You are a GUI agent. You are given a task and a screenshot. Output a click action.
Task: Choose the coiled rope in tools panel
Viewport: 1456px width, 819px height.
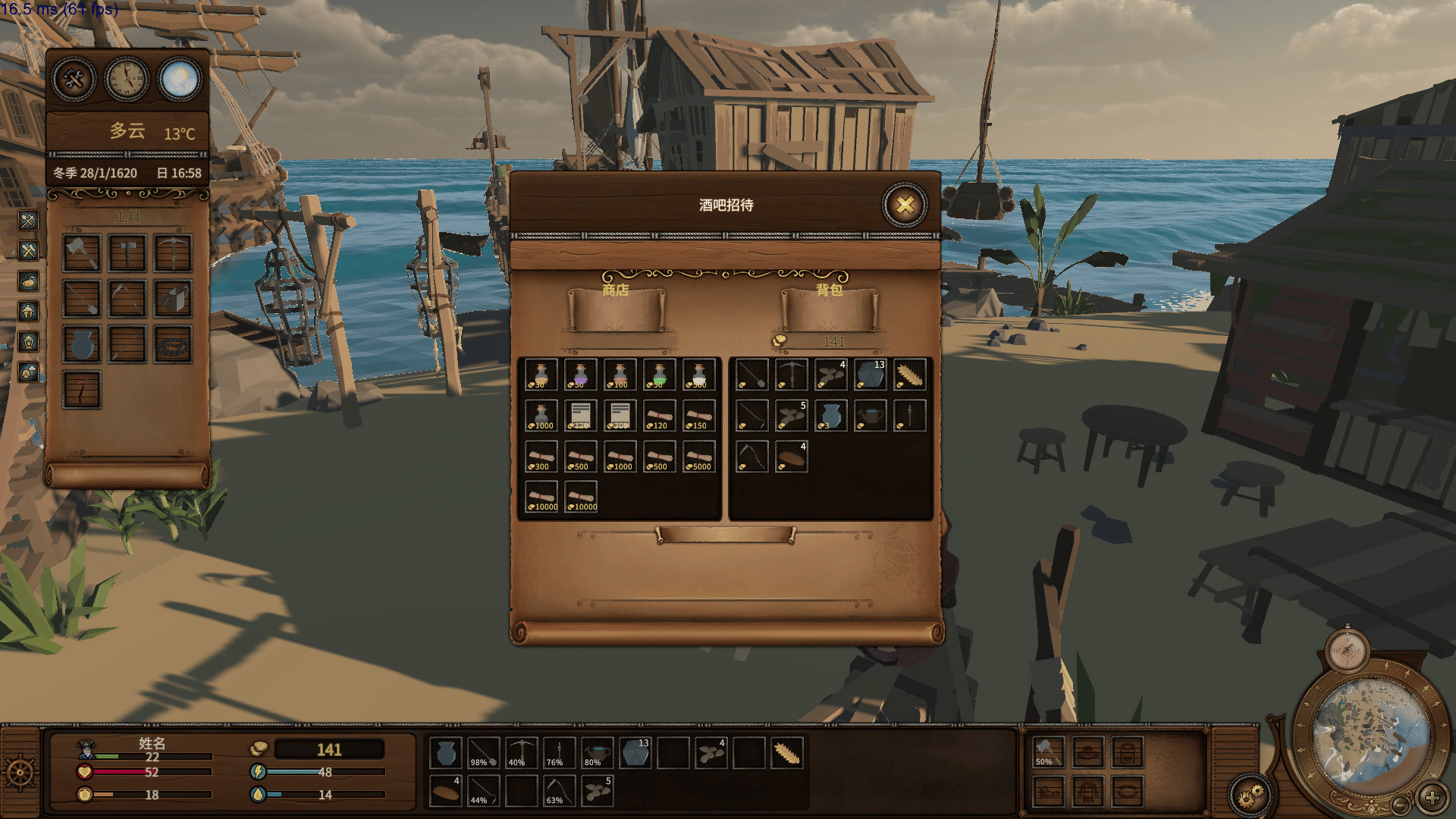point(173,344)
